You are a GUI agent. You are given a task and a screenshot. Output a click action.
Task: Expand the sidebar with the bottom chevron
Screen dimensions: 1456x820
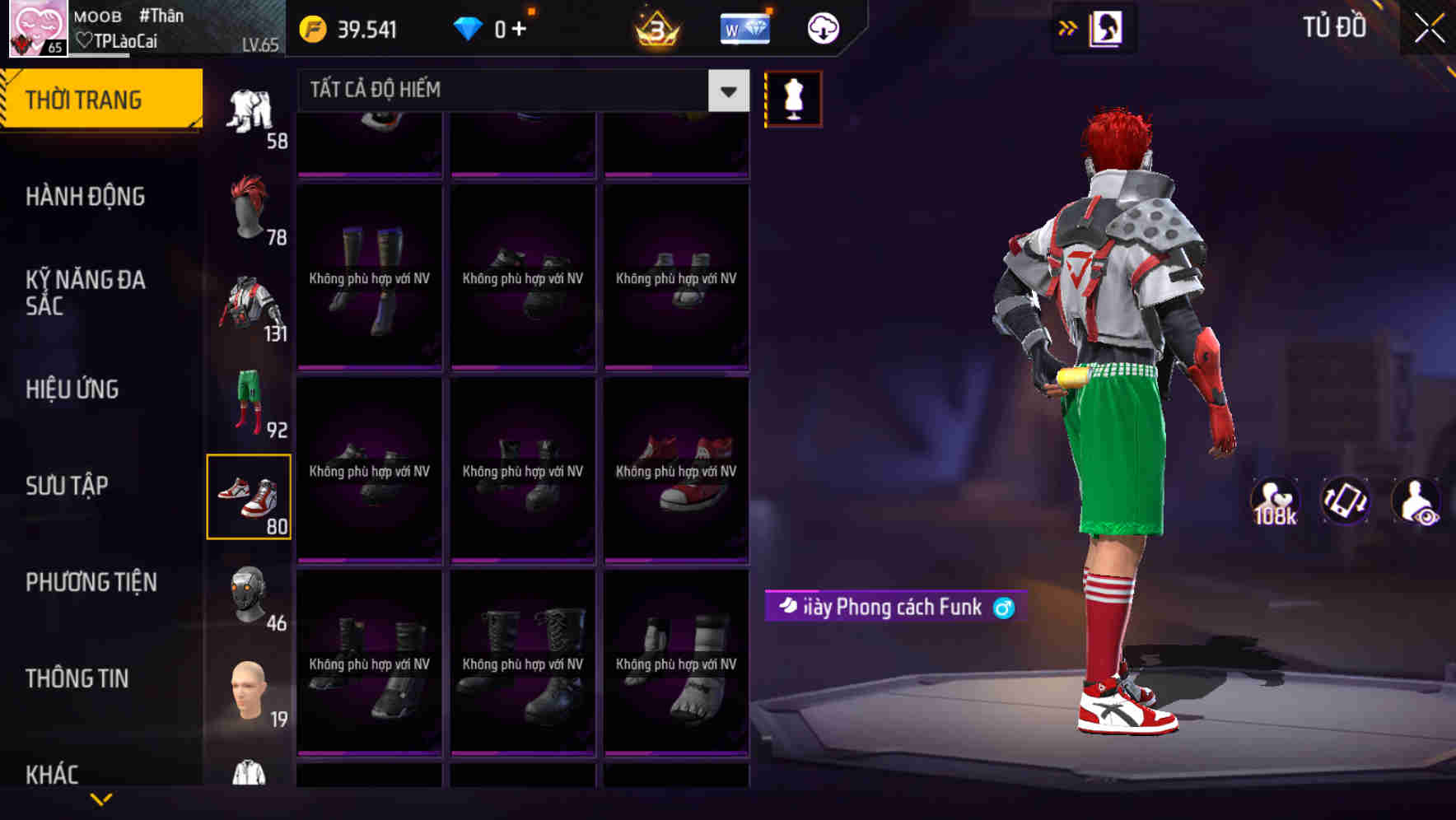[100, 797]
